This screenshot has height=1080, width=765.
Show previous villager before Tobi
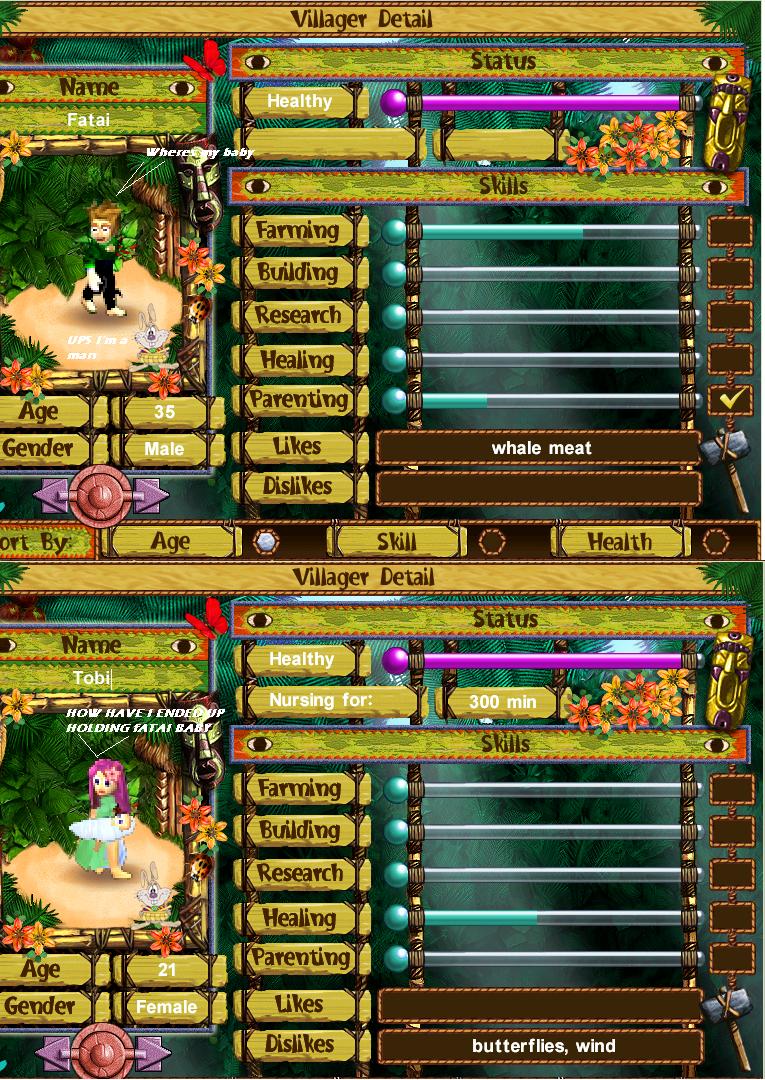coord(52,1051)
